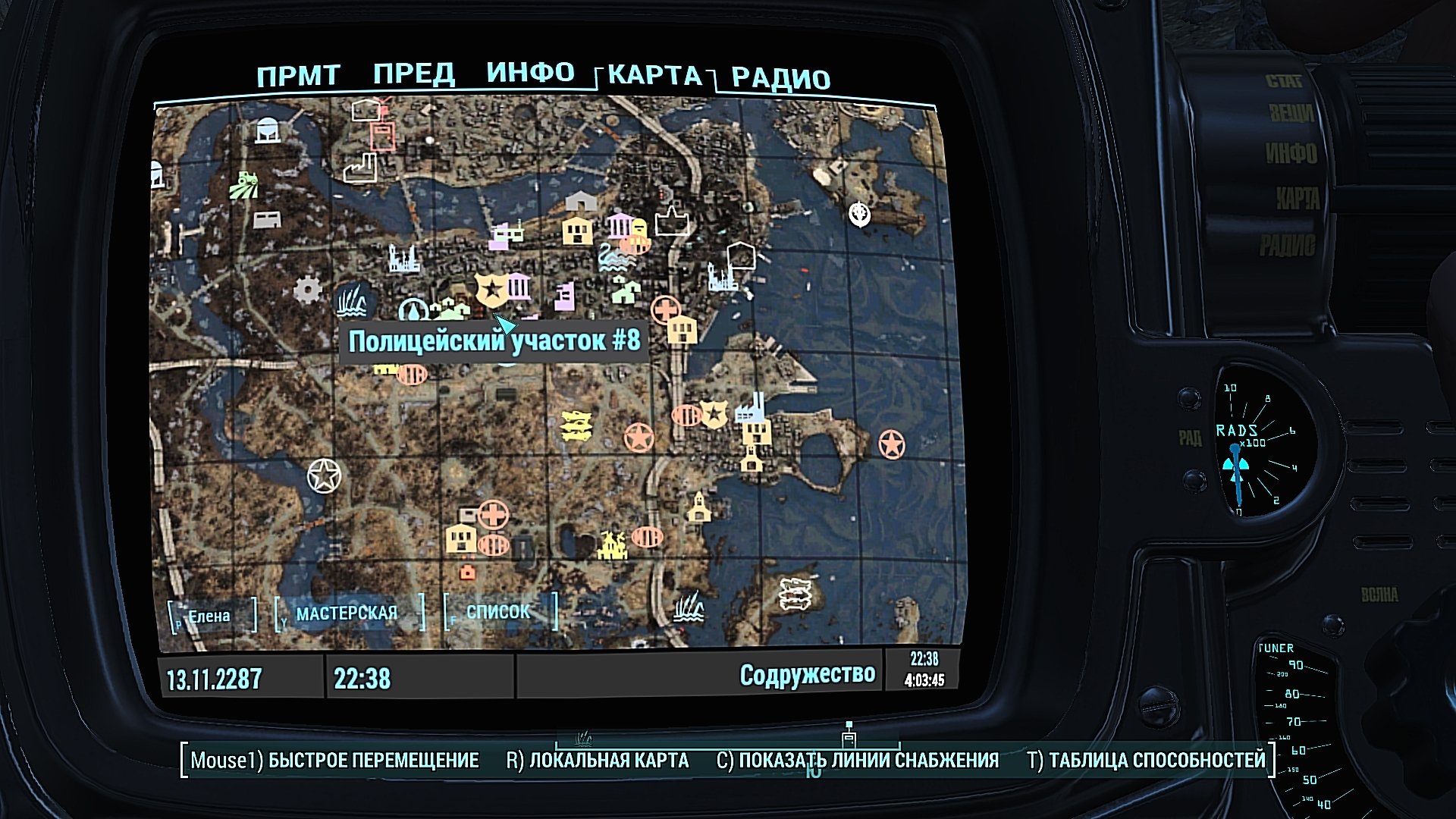This screenshot has height=819, width=1456.
Task: Open the ЛОКАЛЬНАЯ КАРТА view
Action: click(x=598, y=761)
